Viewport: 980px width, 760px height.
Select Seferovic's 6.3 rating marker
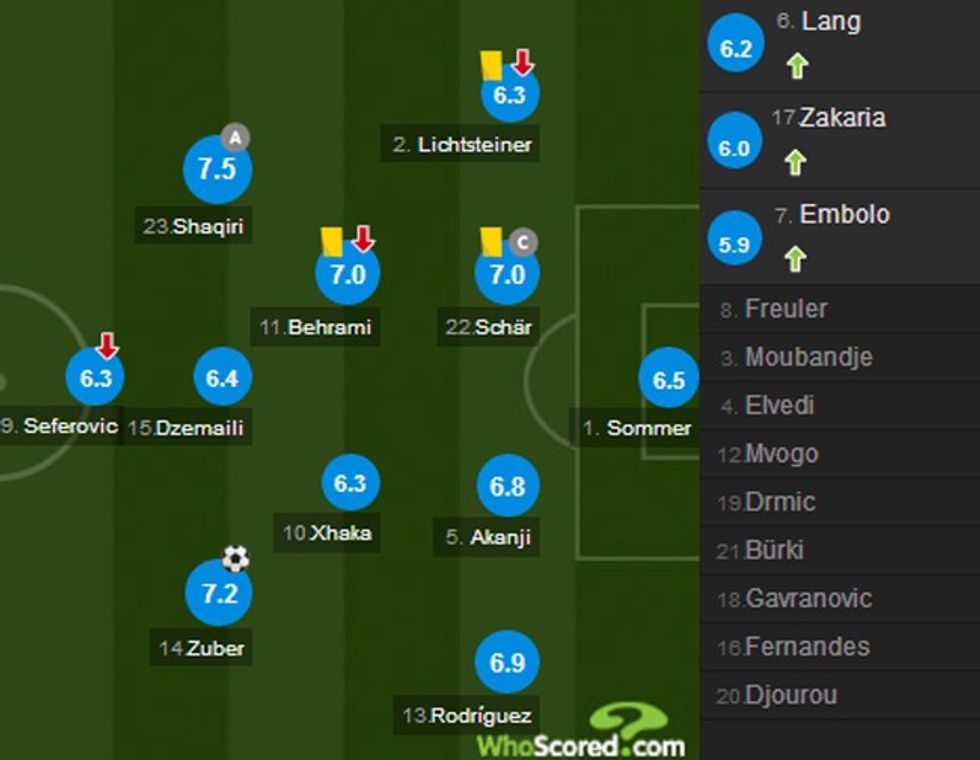point(95,378)
